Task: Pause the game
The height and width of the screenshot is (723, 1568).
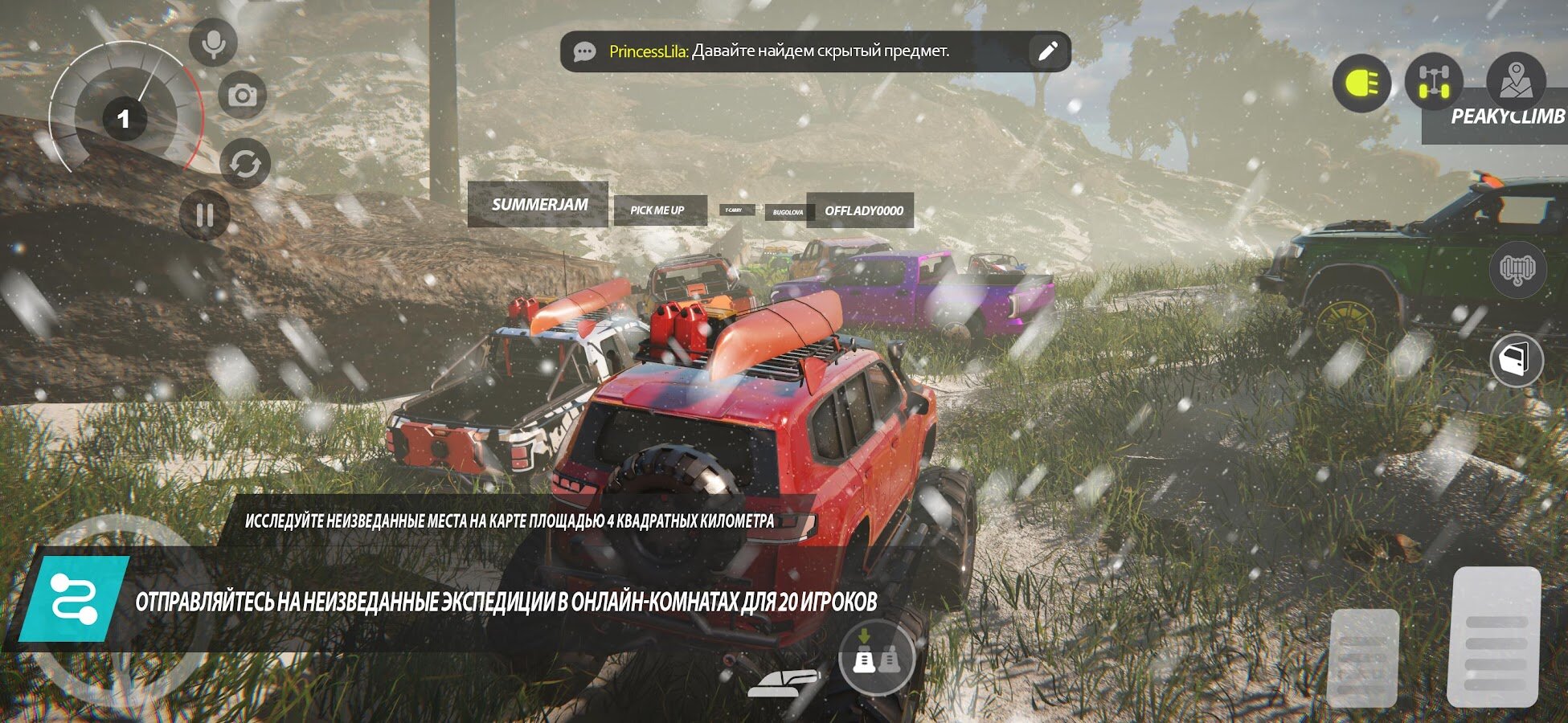Action: point(204,214)
